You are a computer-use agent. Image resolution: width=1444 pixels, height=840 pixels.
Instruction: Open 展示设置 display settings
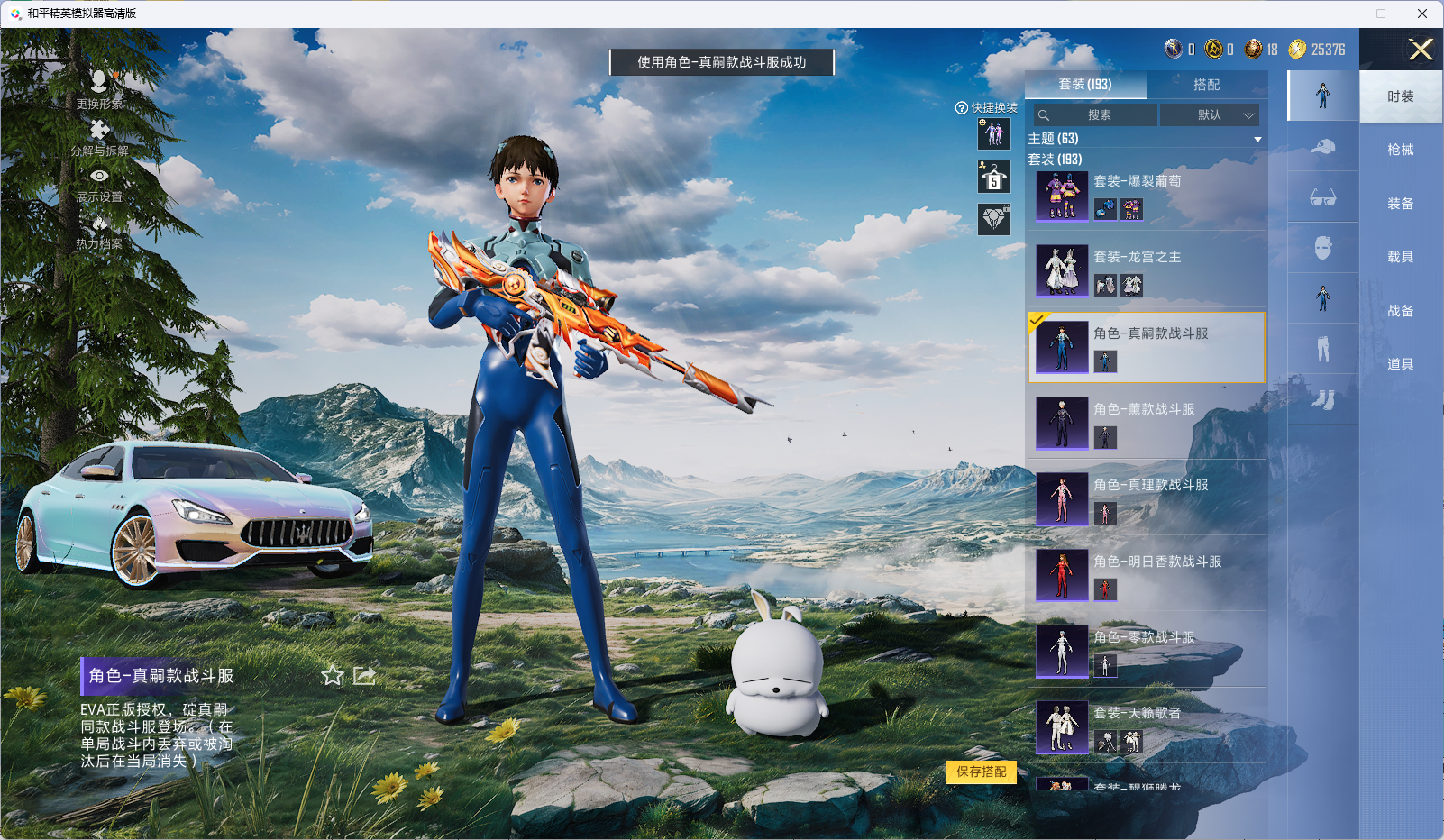click(99, 184)
